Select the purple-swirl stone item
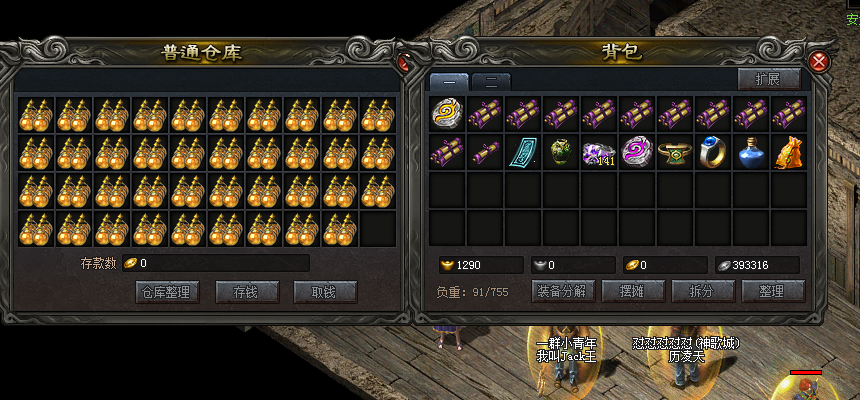The image size is (860, 400). pyautogui.click(x=637, y=152)
